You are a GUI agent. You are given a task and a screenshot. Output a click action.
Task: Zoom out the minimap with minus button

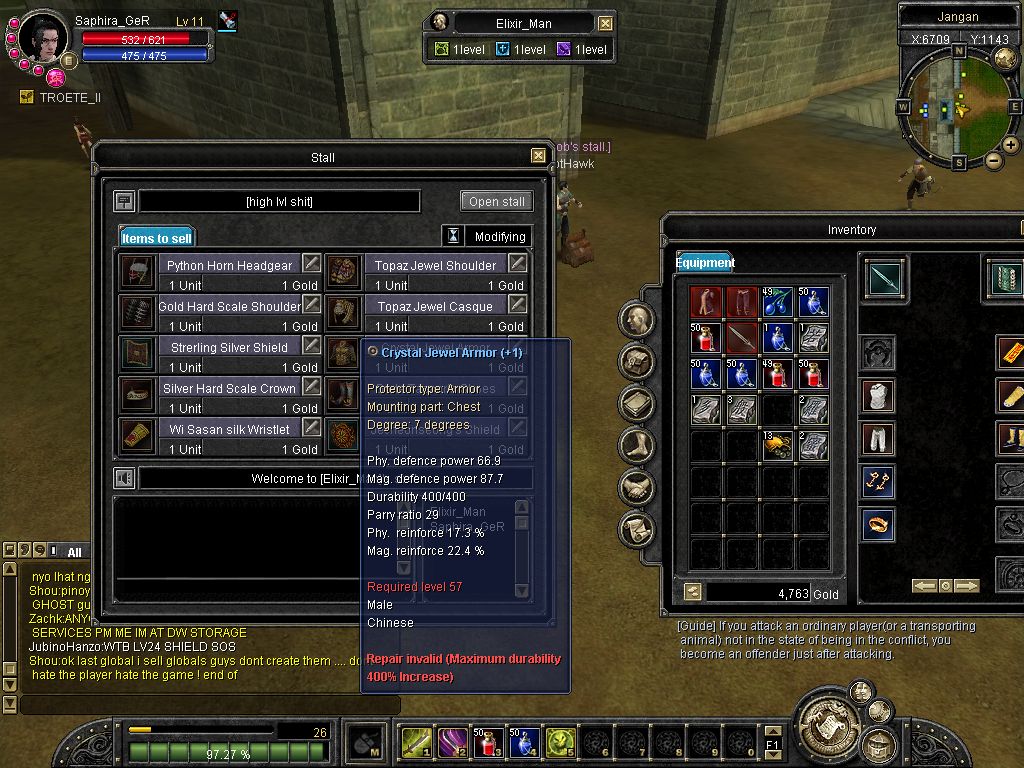[993, 160]
